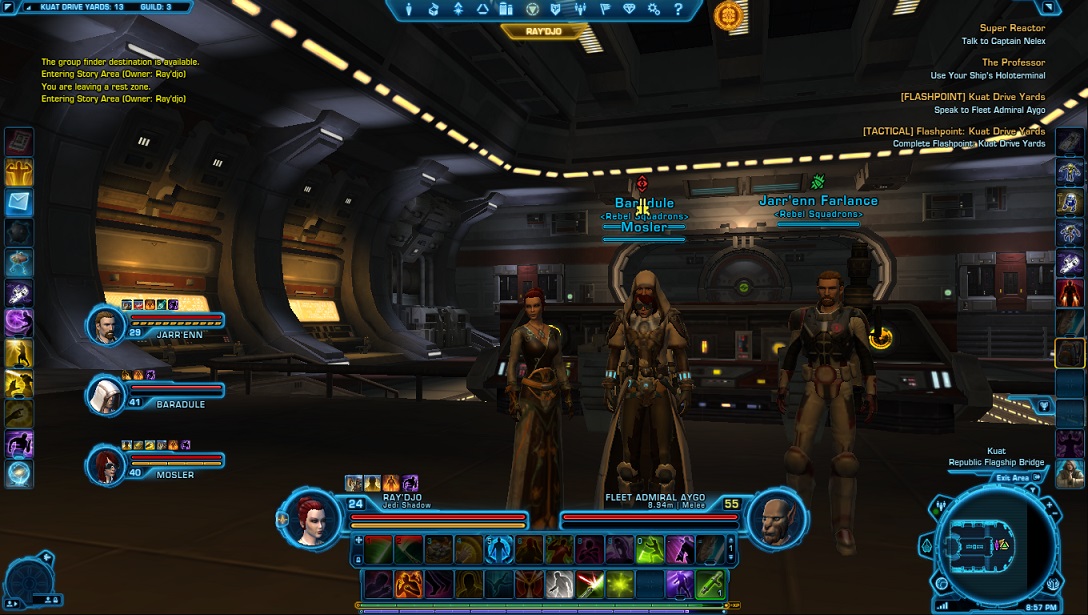
Task: Open the character sheet from the top menu
Action: [409, 9]
